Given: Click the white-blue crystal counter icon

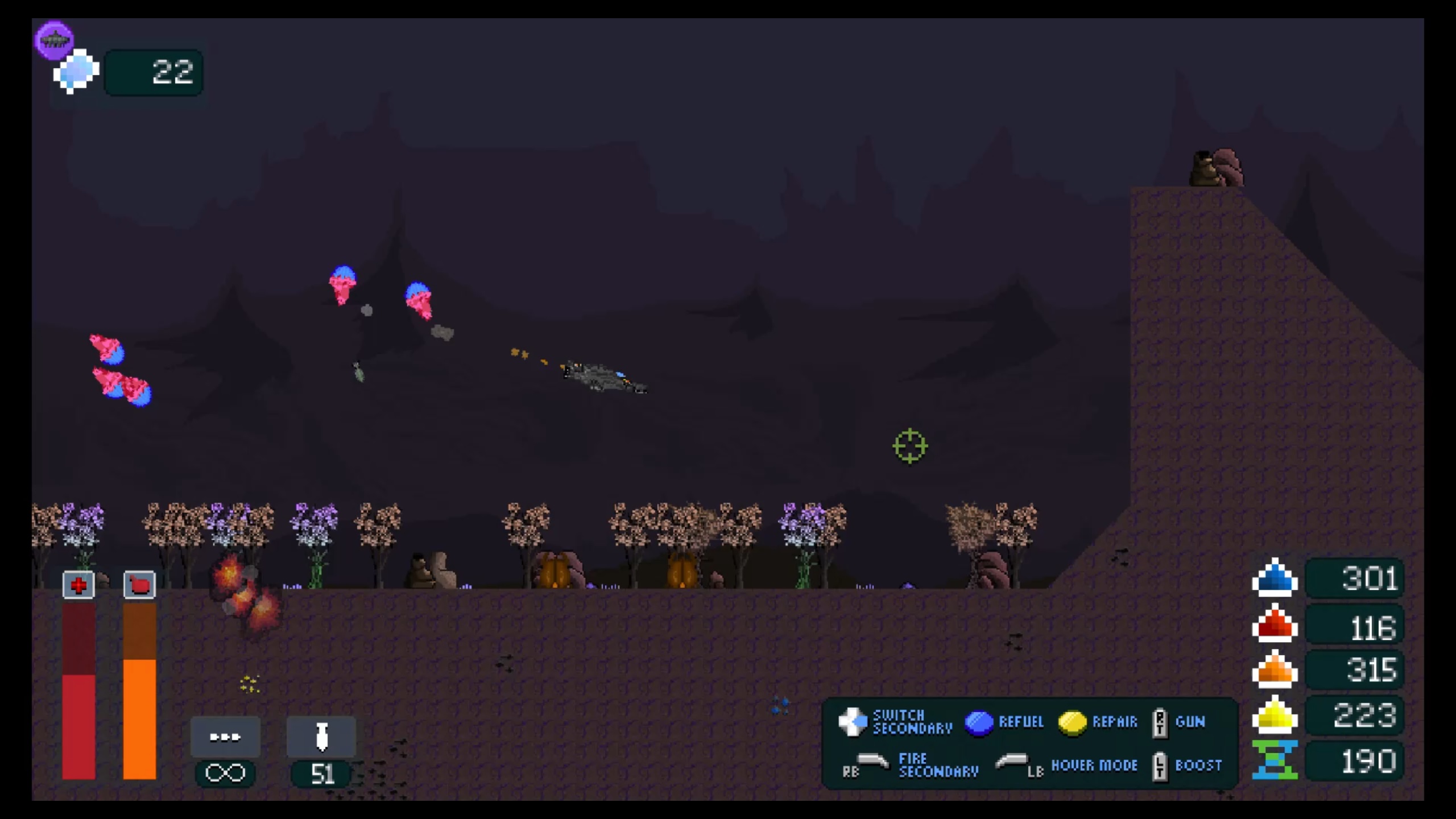Looking at the screenshot, I should click(76, 72).
